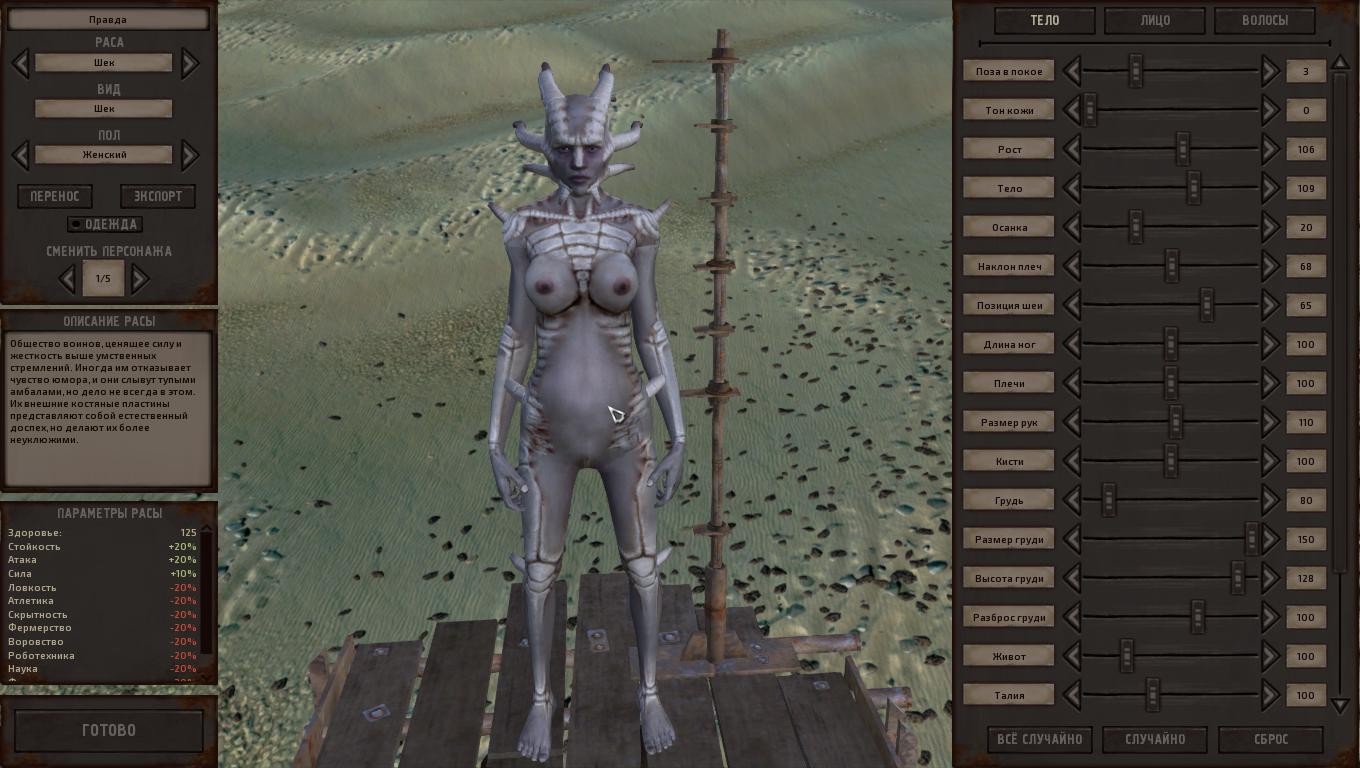Screen dimensions: 1360x768
Task: Confirm character with the ГОТОВО button
Action: coord(108,731)
